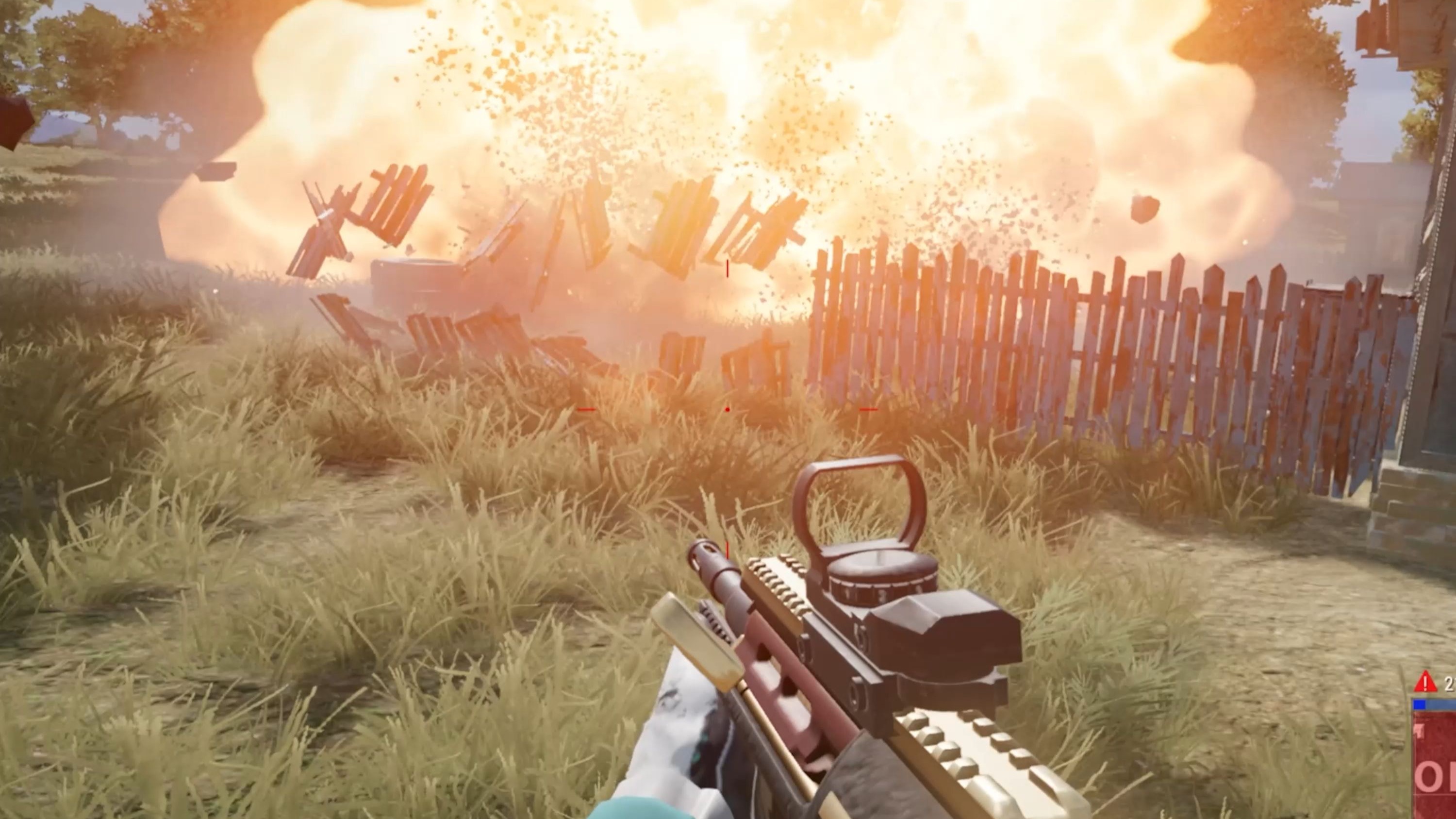Screen dimensions: 1456x819
Task: Open the red minimap panel
Action: (x=1435, y=768)
